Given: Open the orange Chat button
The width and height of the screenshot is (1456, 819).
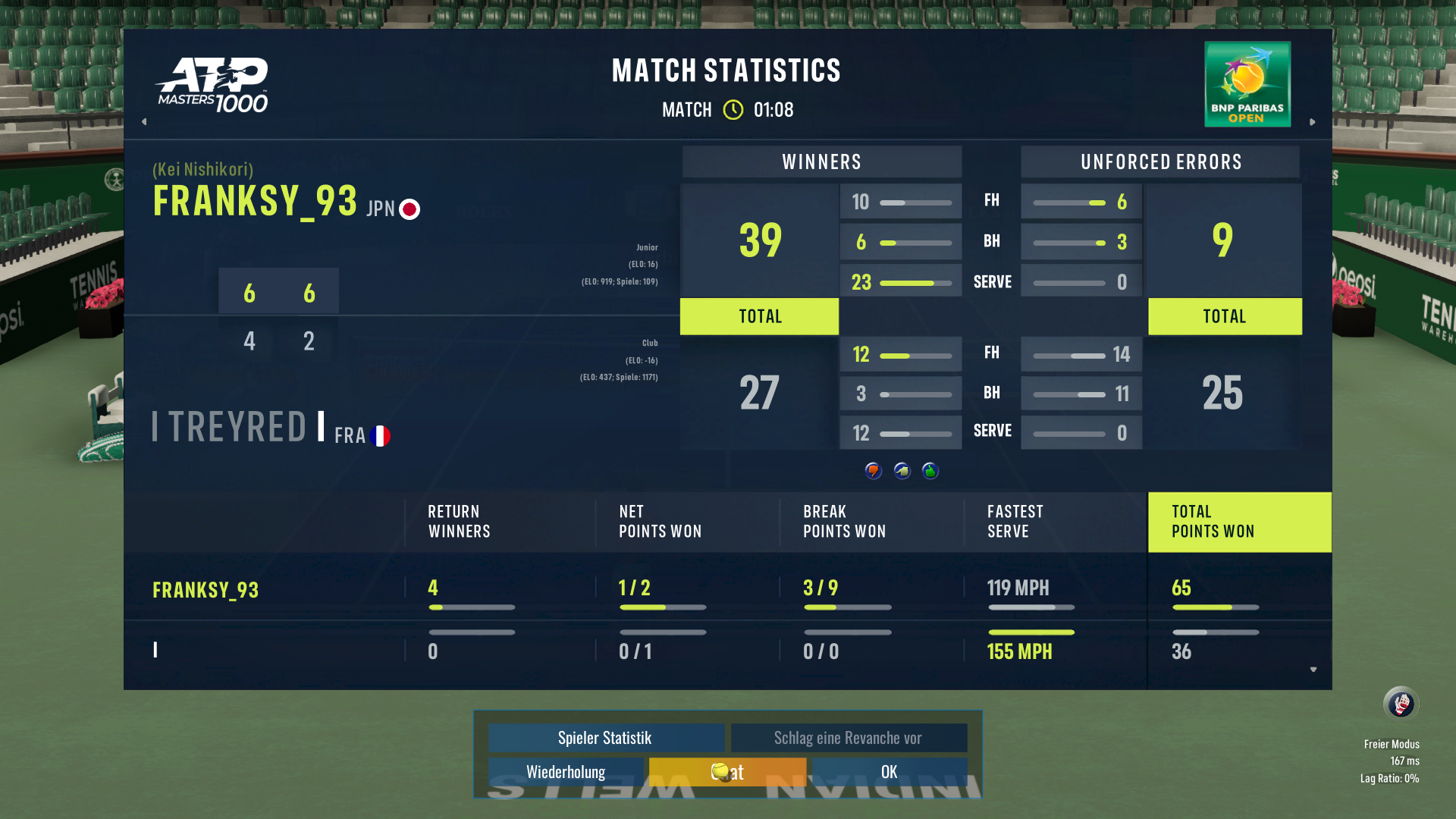Looking at the screenshot, I should pyautogui.click(x=727, y=772).
